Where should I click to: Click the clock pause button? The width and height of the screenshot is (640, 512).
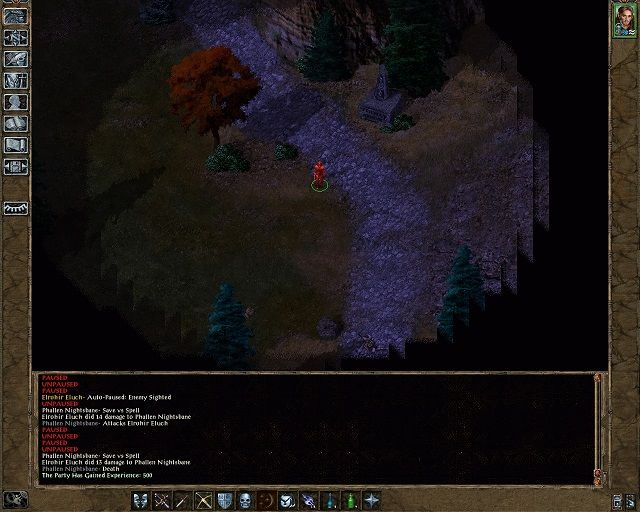pos(14,498)
